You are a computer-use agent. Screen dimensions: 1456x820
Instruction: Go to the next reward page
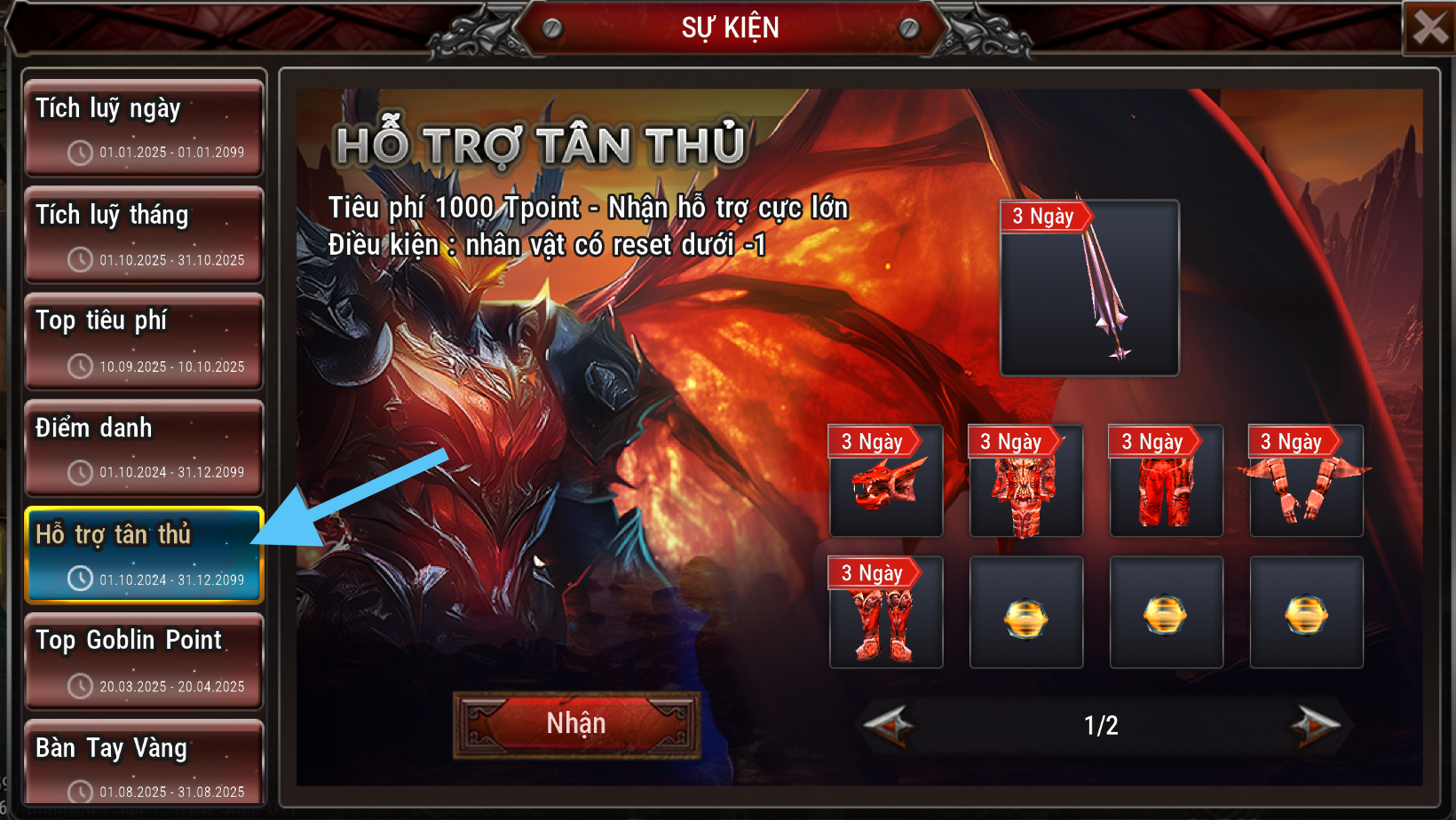[1316, 725]
